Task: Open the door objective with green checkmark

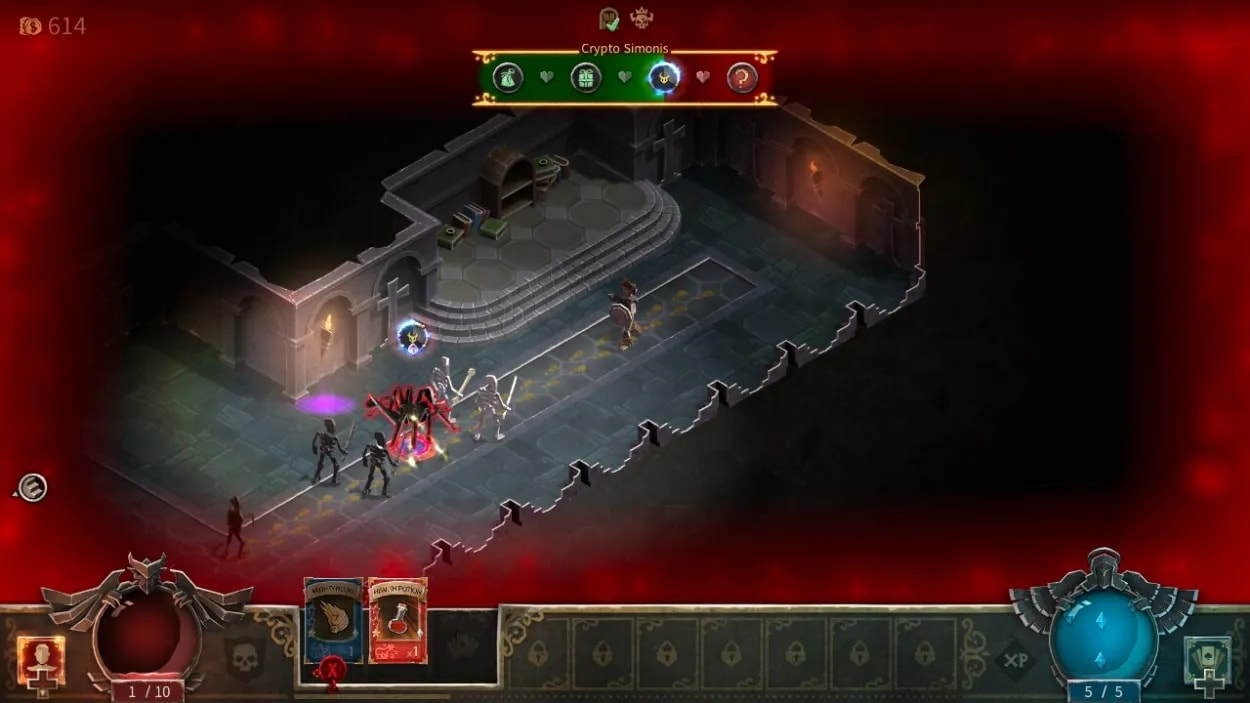Action: click(609, 19)
